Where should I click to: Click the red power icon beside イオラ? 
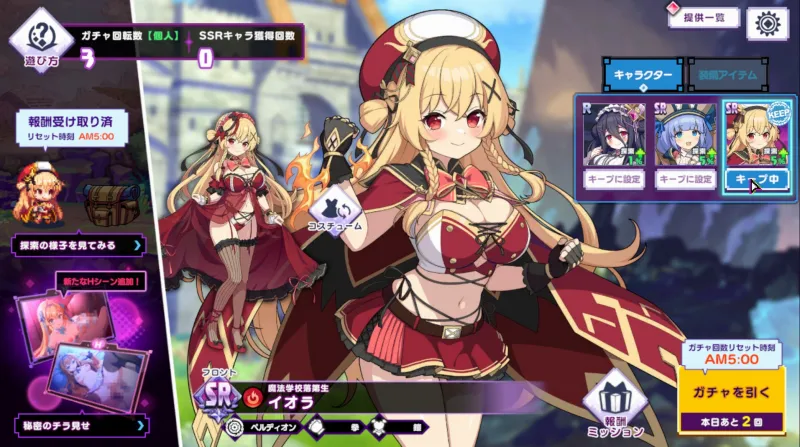pyautogui.click(x=252, y=397)
